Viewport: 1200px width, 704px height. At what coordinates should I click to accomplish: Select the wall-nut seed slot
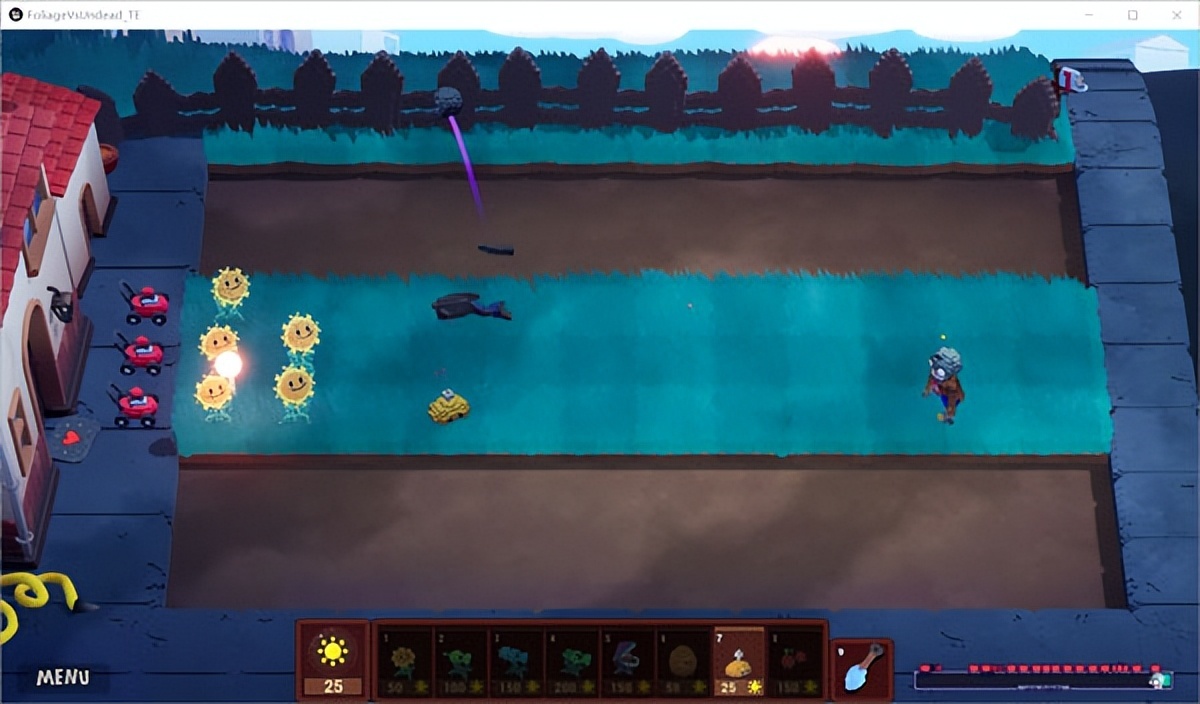tap(683, 662)
